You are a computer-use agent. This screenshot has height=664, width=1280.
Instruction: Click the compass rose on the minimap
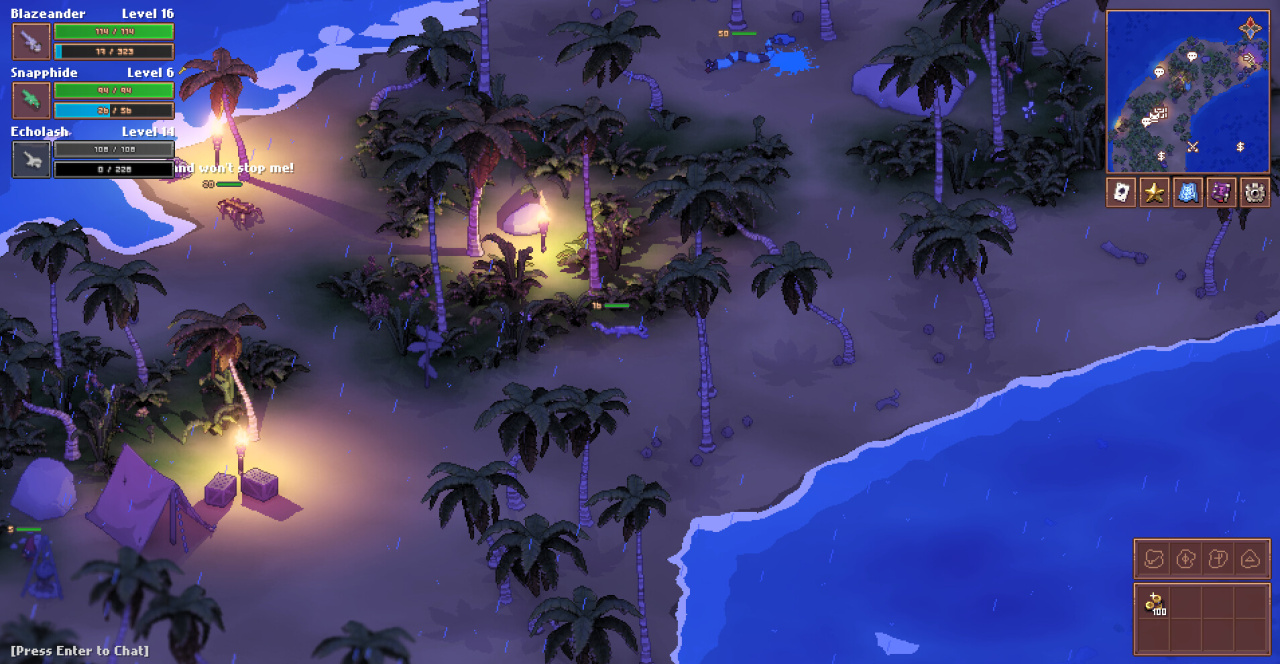click(1251, 28)
